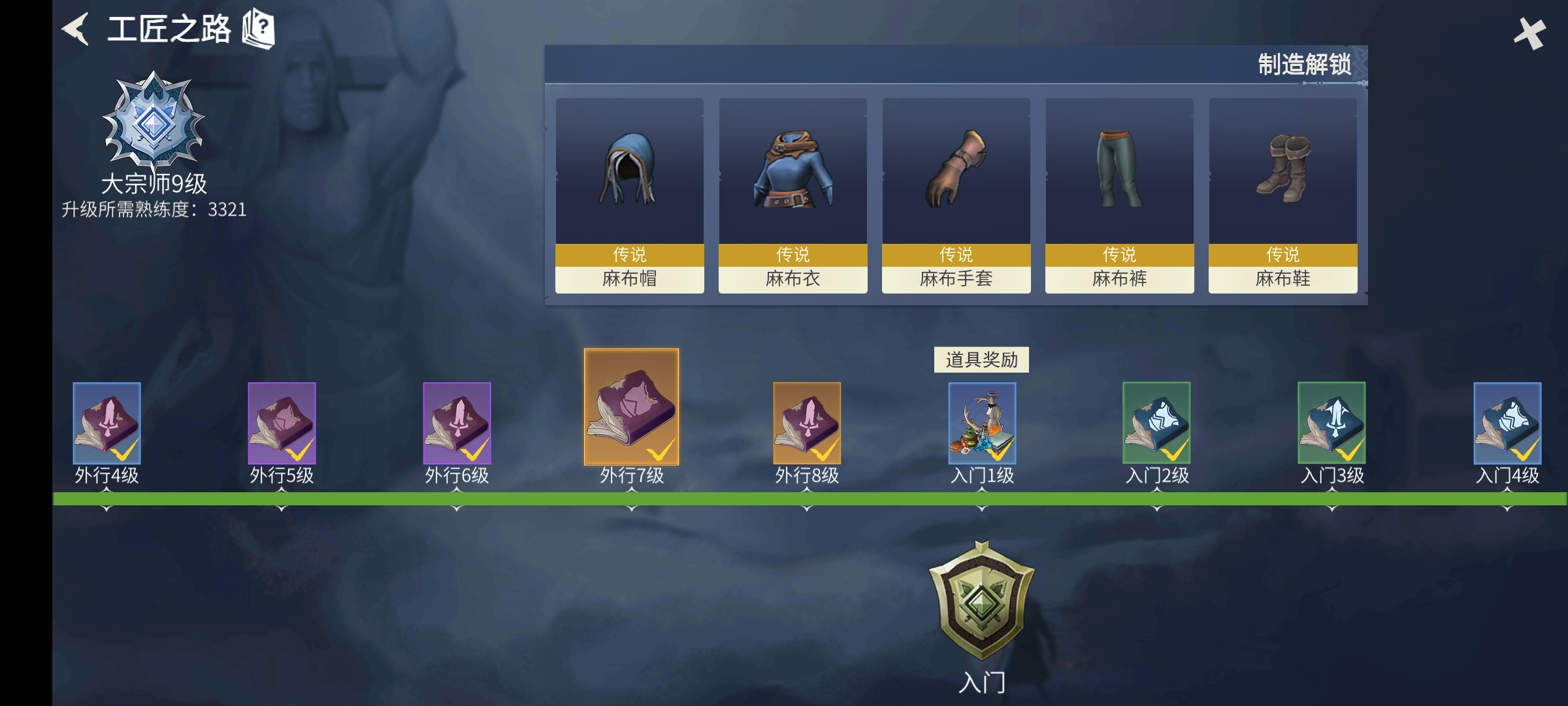Open the 外行8级 reward book

point(807,424)
